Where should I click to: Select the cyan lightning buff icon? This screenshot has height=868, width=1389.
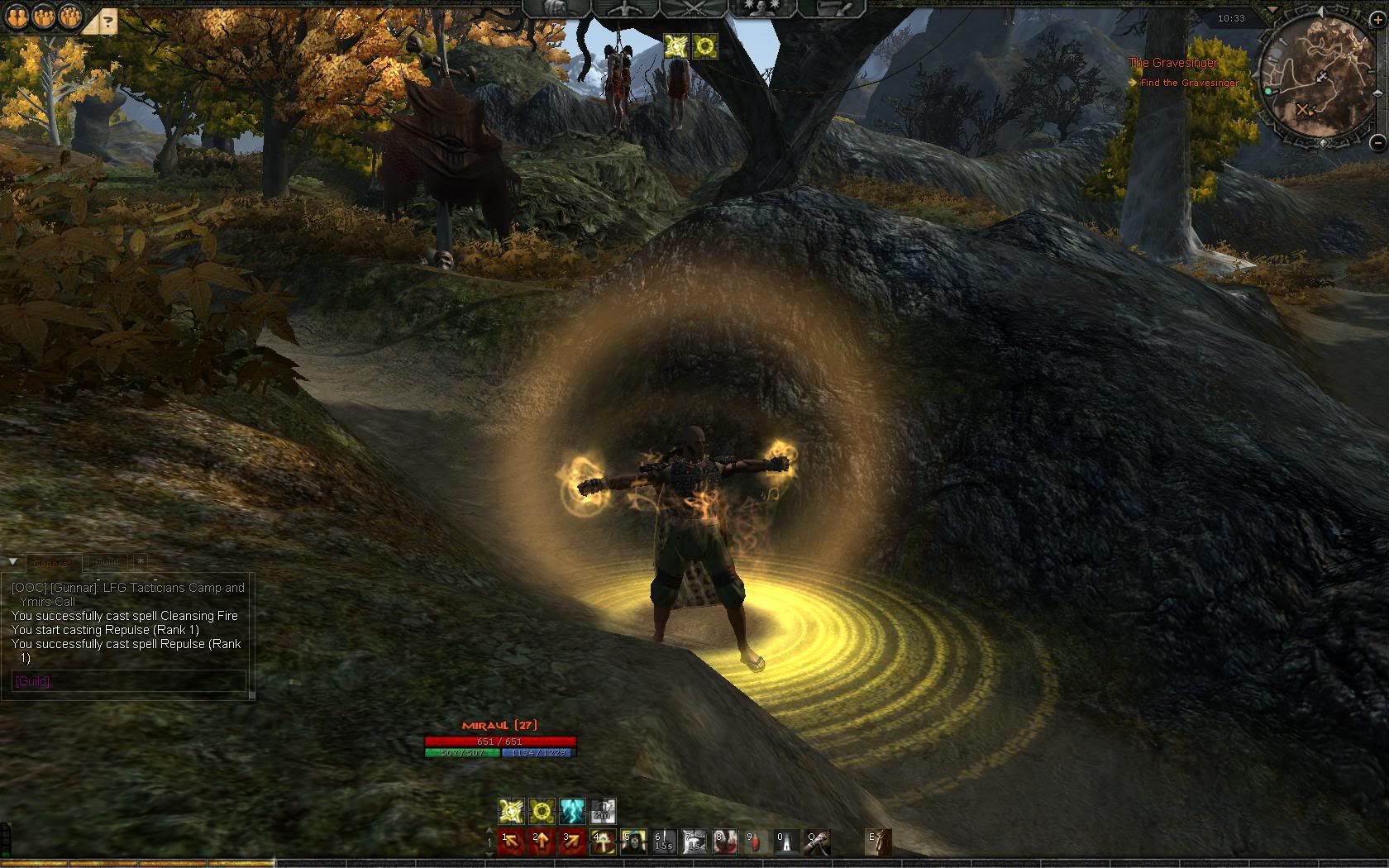(572, 810)
